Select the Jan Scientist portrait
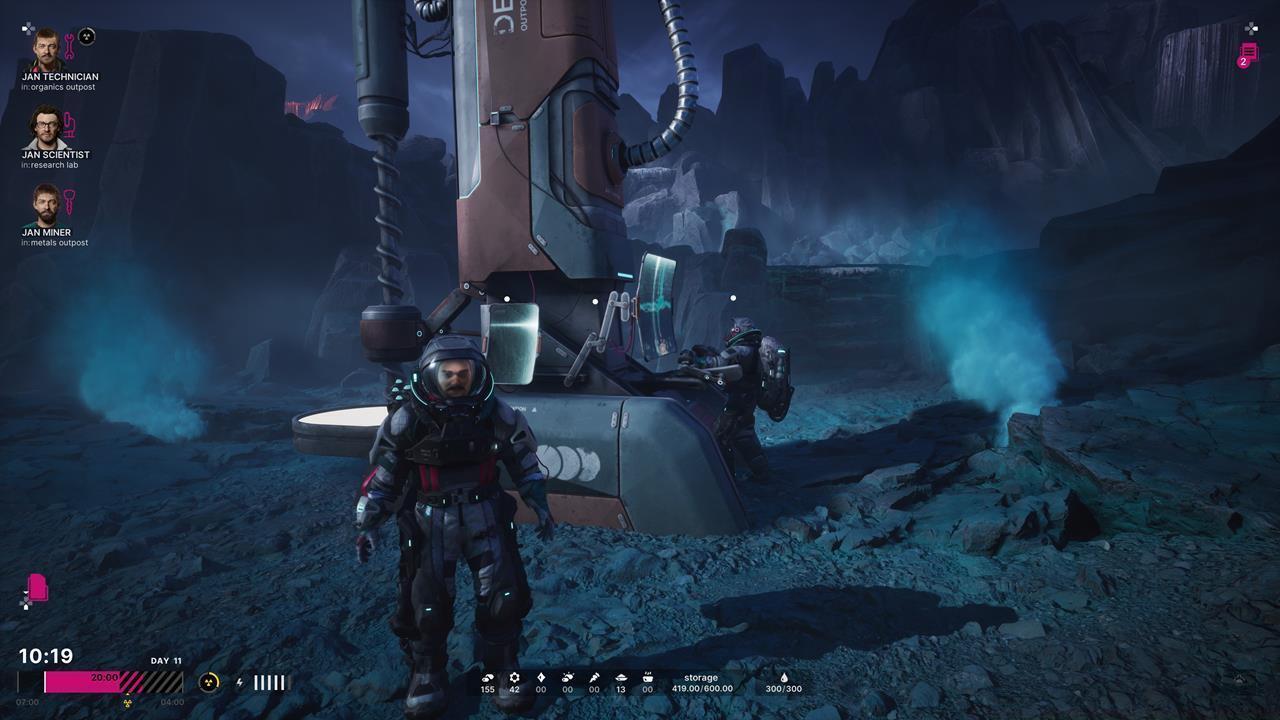Viewport: 1280px width, 720px height. click(x=46, y=126)
